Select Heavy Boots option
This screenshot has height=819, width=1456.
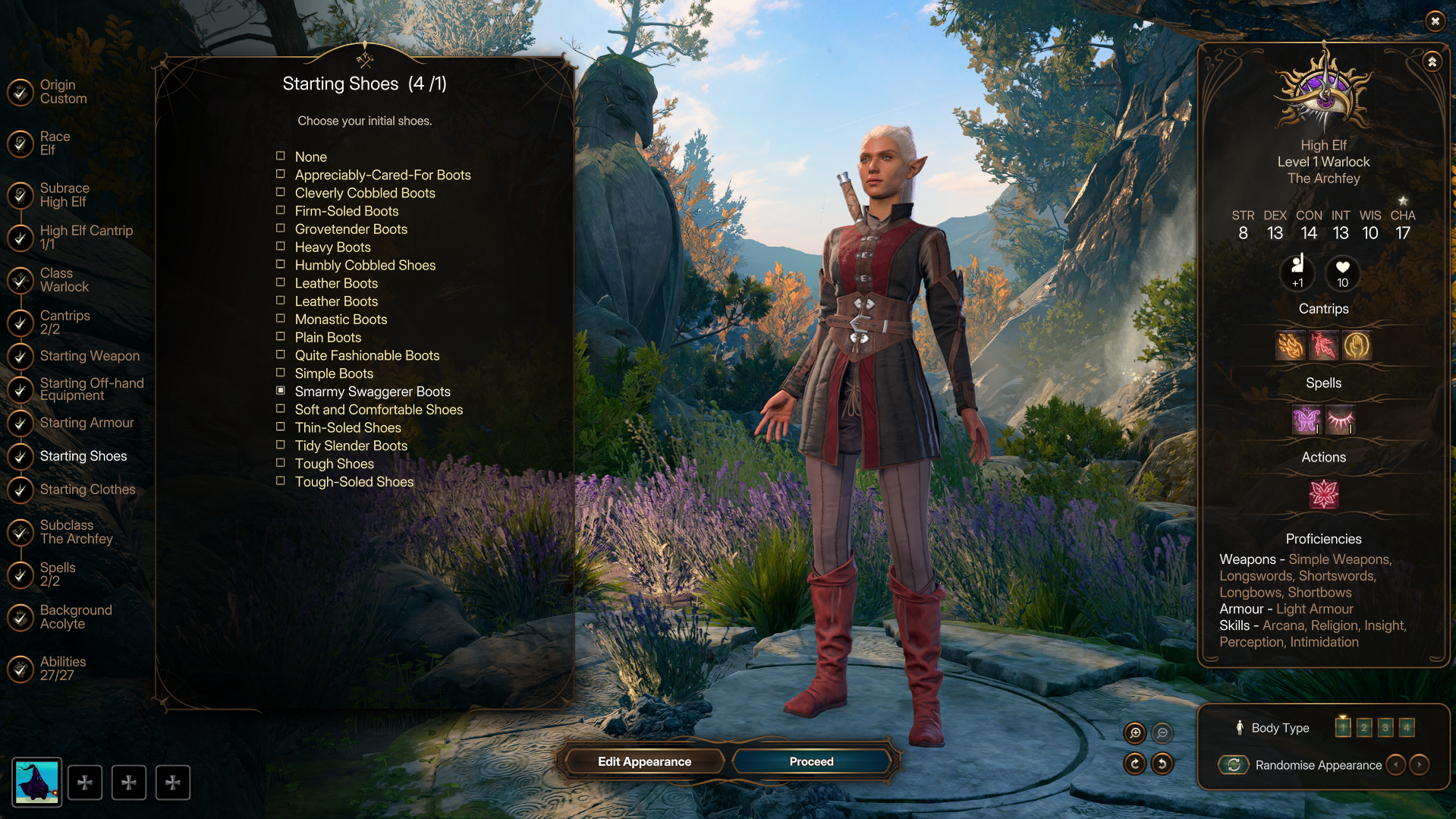click(332, 247)
